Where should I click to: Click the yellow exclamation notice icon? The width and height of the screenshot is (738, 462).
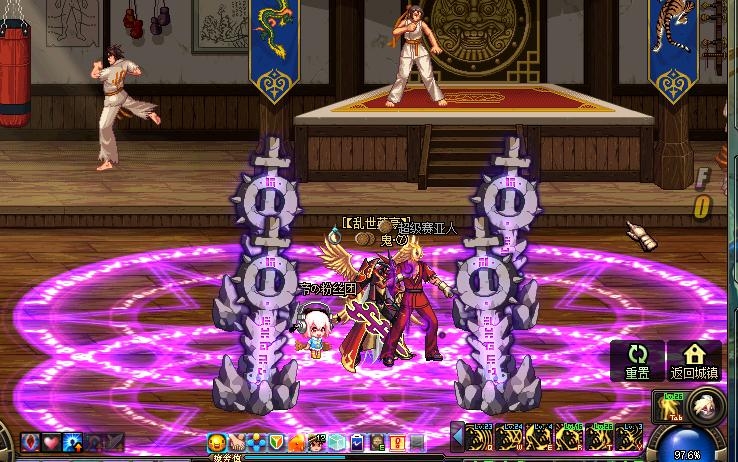point(397,442)
